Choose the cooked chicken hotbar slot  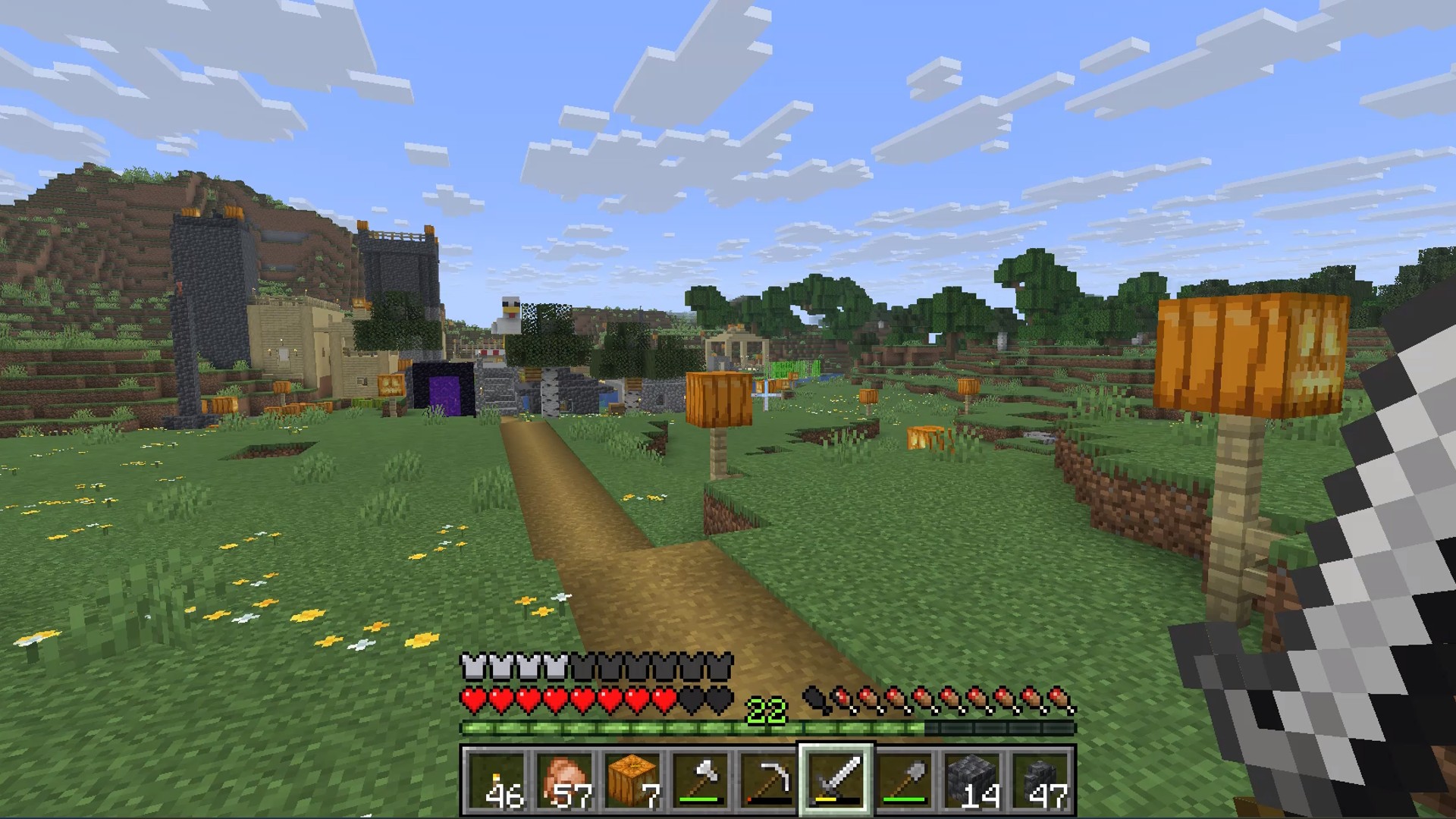coord(563,780)
